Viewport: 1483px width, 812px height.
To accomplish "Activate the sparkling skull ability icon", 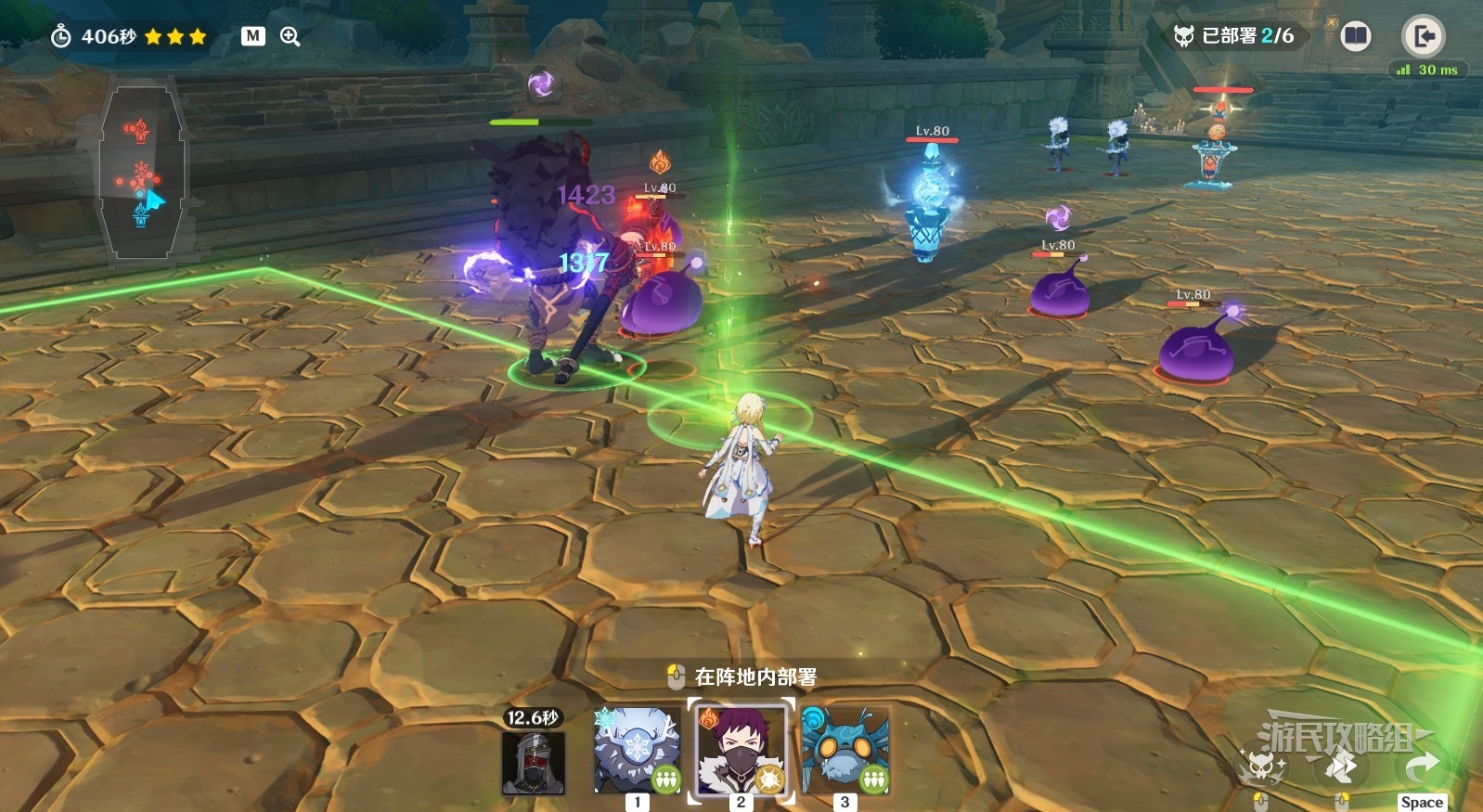I will (x=1260, y=767).
